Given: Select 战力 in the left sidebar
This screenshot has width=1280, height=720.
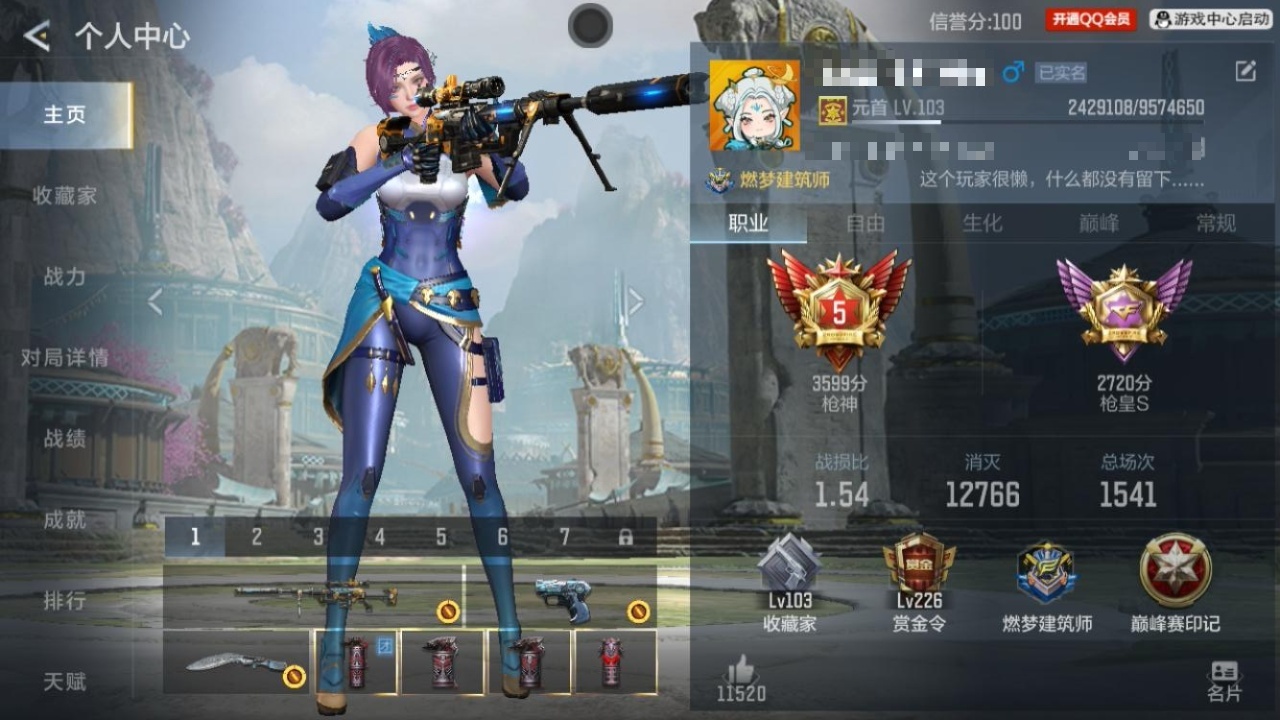Looking at the screenshot, I should point(65,277).
